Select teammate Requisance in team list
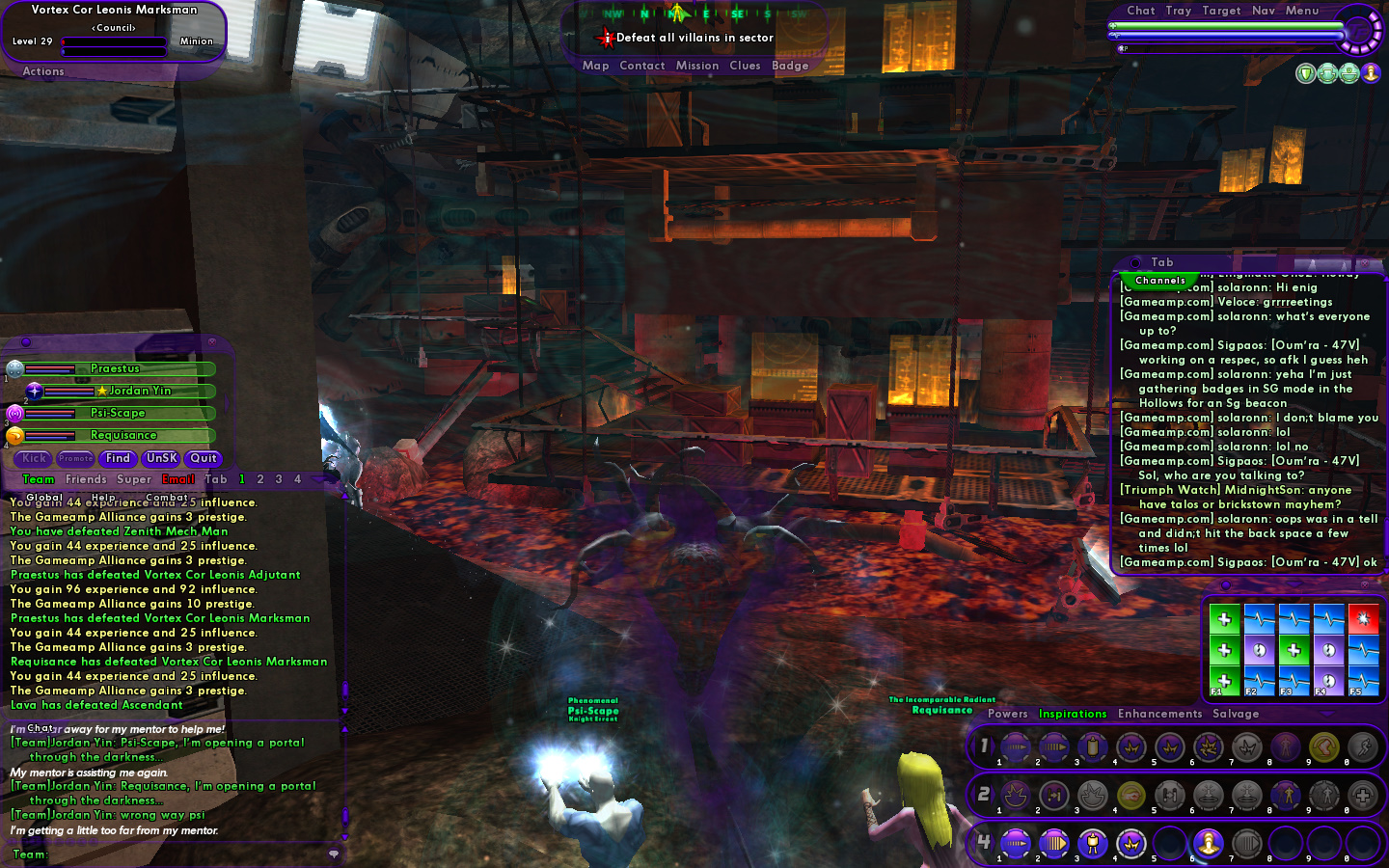The width and height of the screenshot is (1389, 868). click(x=123, y=435)
